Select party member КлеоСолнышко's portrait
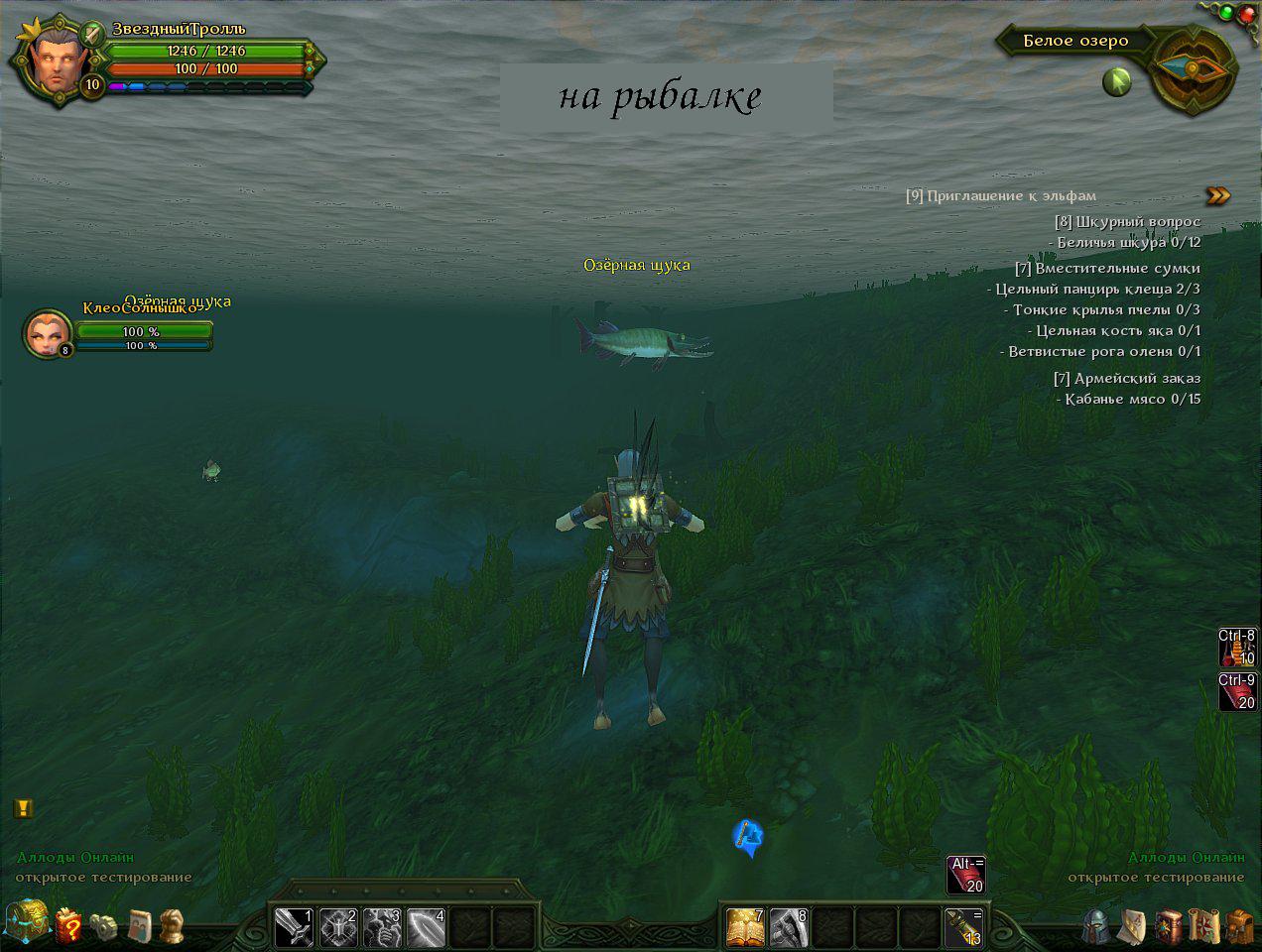The height and width of the screenshot is (952, 1262). pyautogui.click(x=47, y=333)
